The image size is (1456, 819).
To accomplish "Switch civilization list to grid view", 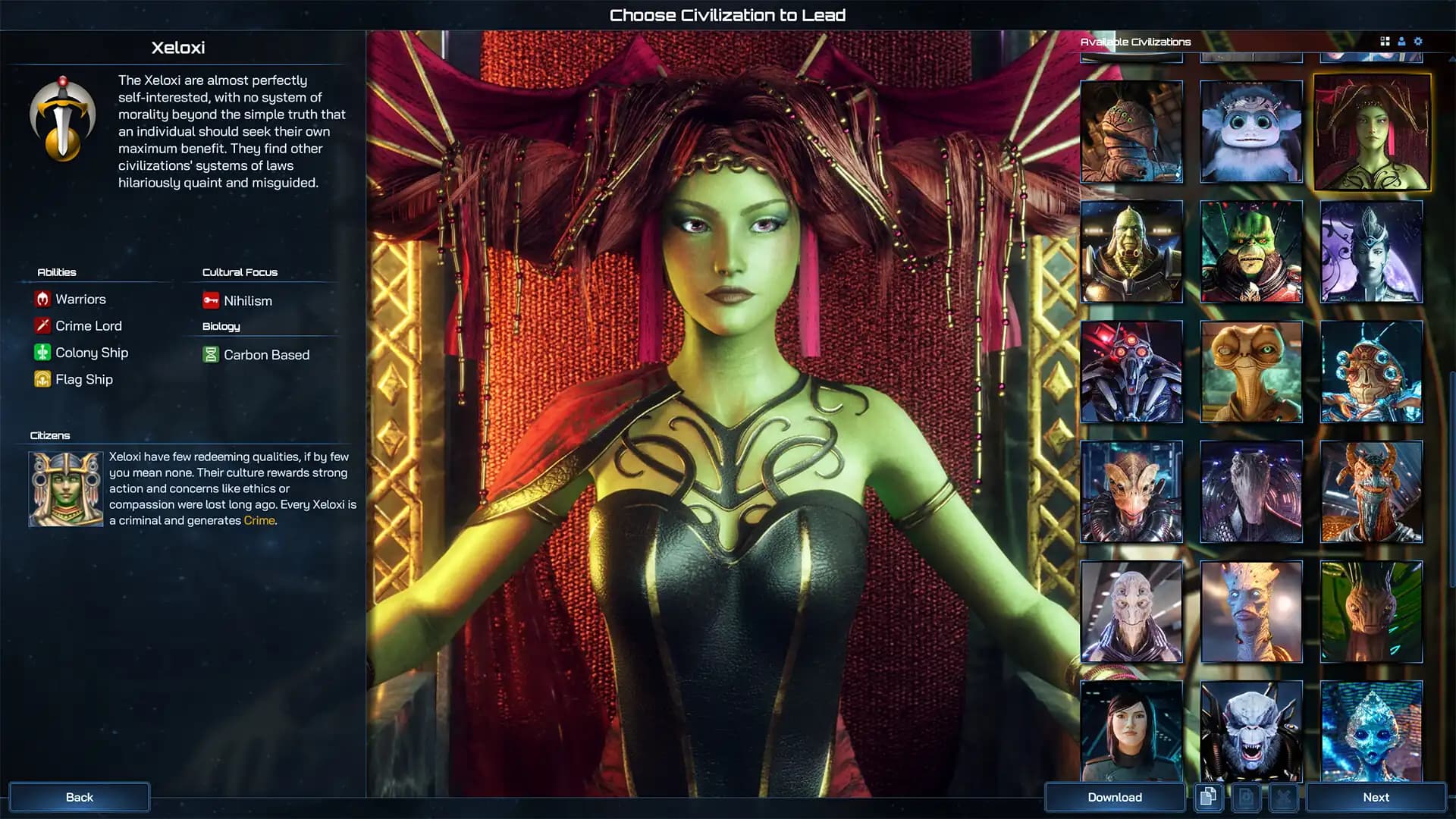I will click(x=1385, y=42).
